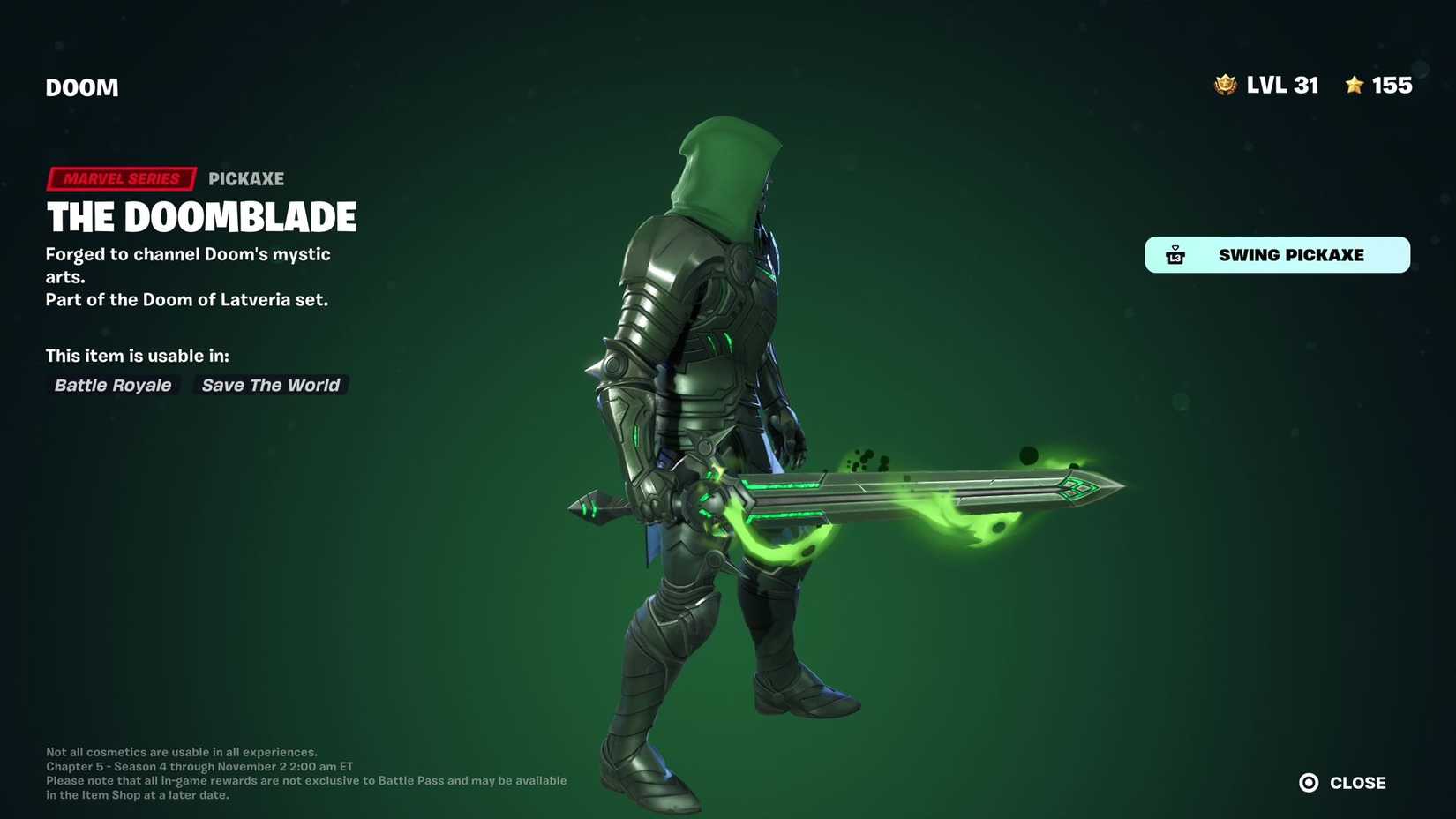The image size is (1456, 819).
Task: Toggle the Save The World usability tag
Action: [270, 385]
